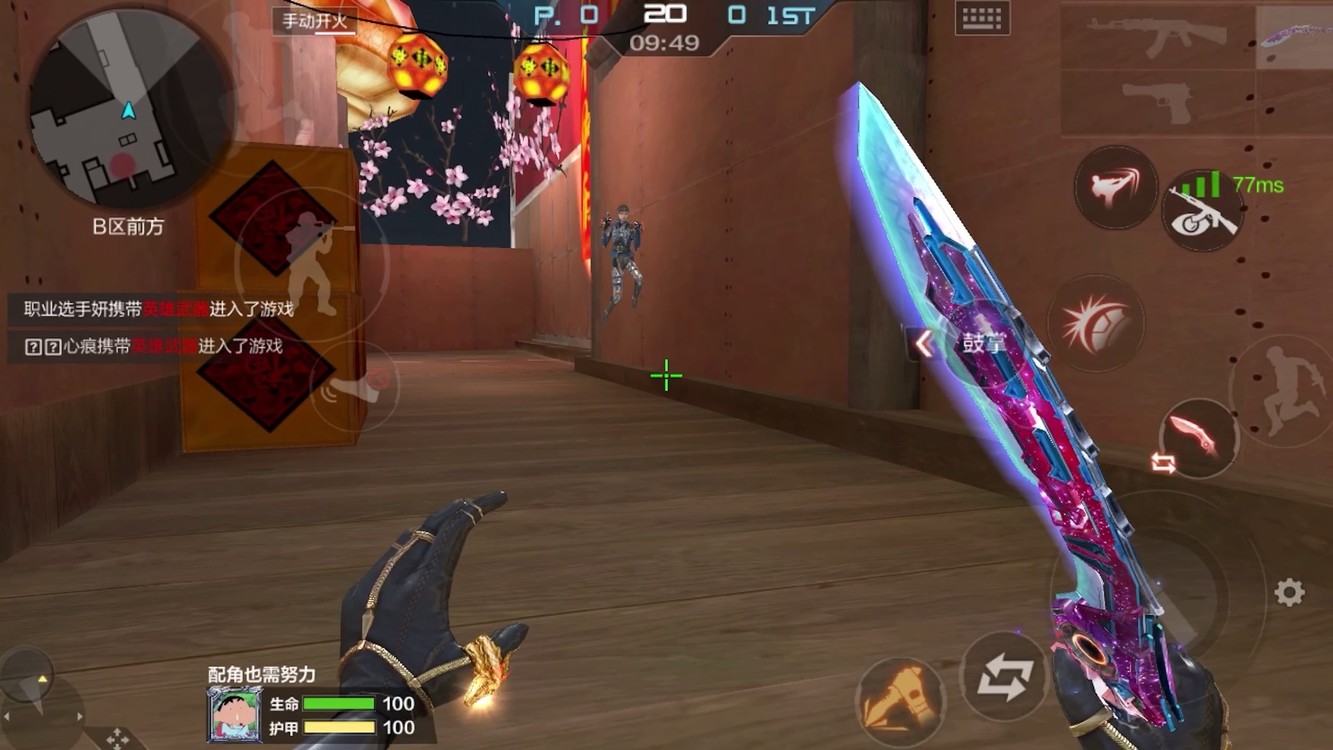This screenshot has width=1333, height=750.
Task: Select the pistol weapon slot
Action: [1156, 102]
